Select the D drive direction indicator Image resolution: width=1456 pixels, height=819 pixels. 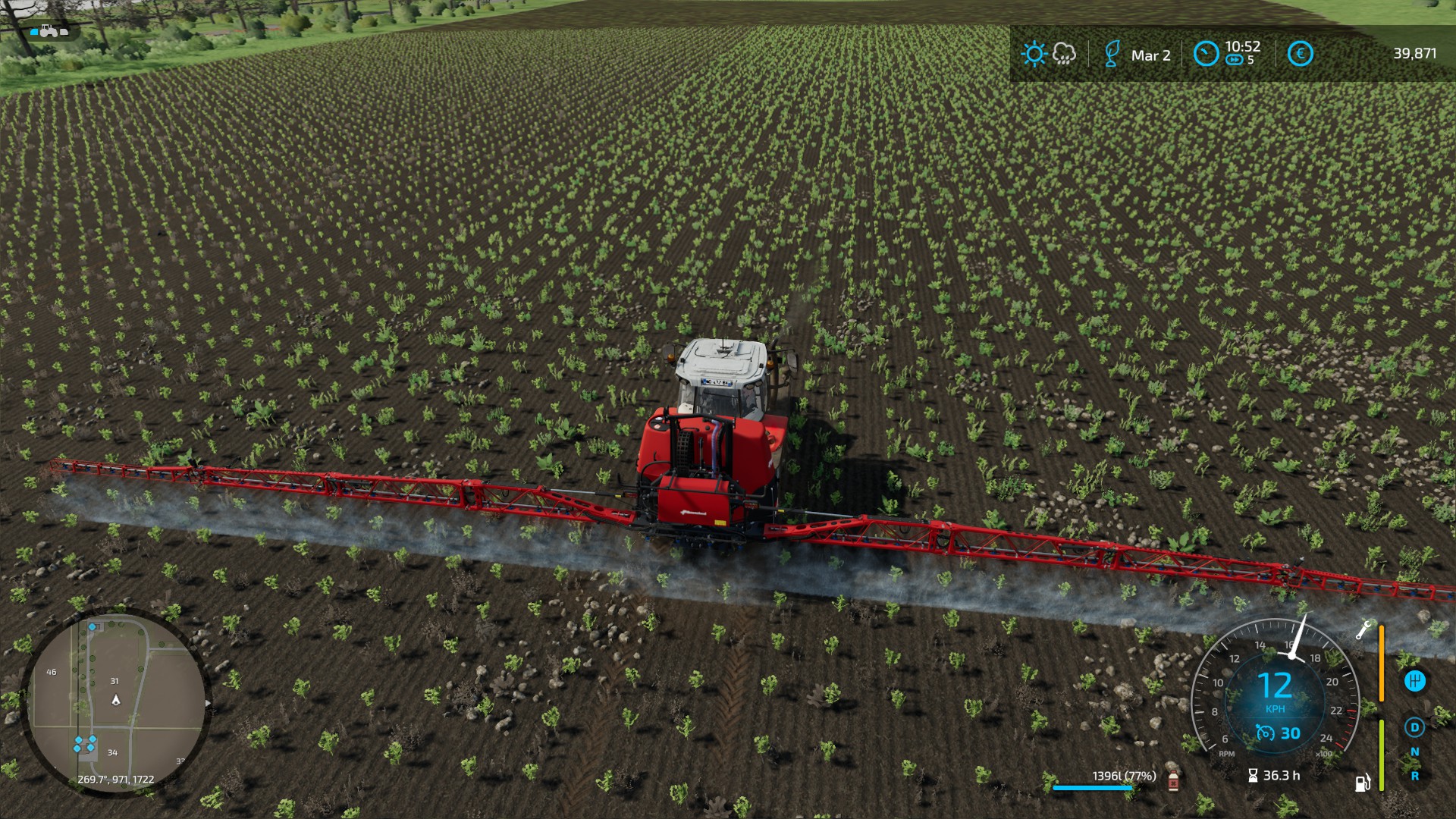click(x=1414, y=728)
